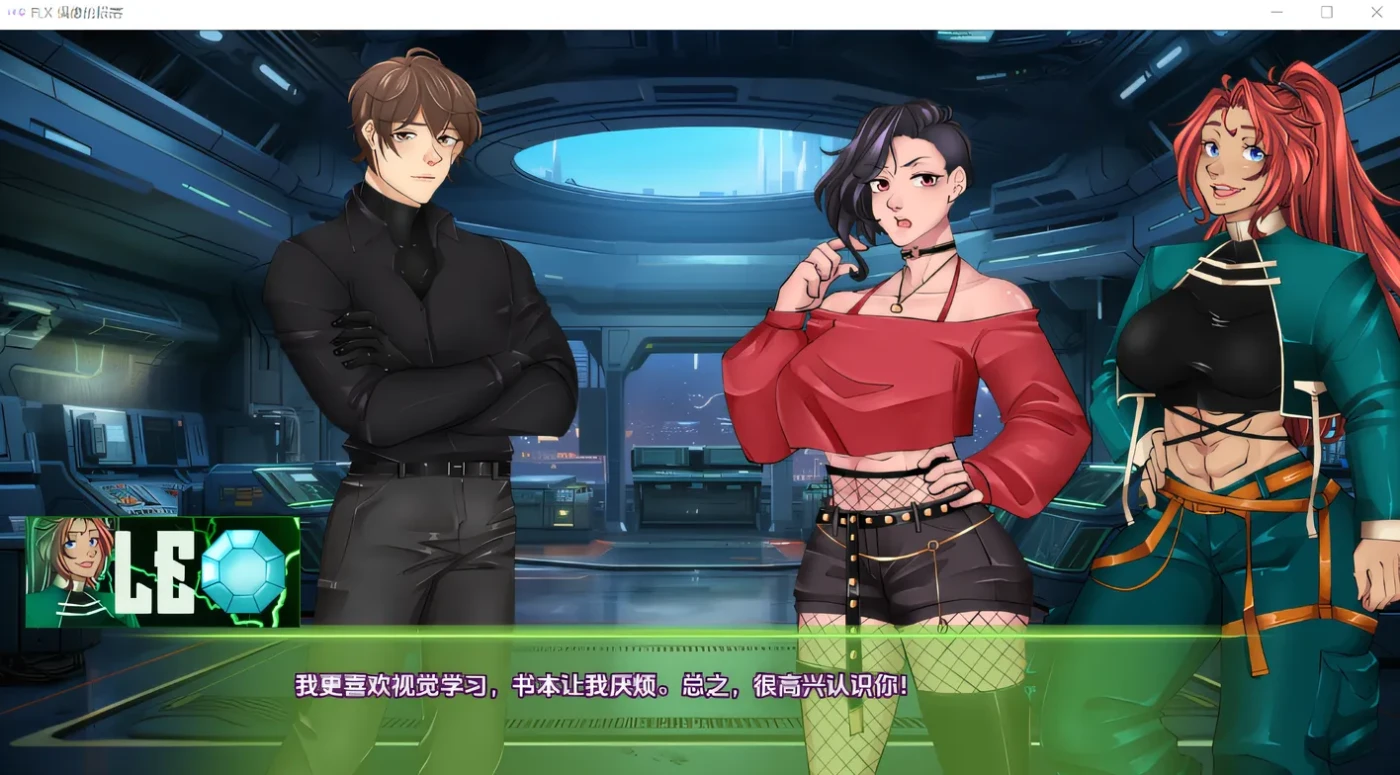Click the dark title bar of the game window
This screenshot has height=775, width=1400.
(x=650, y=12)
